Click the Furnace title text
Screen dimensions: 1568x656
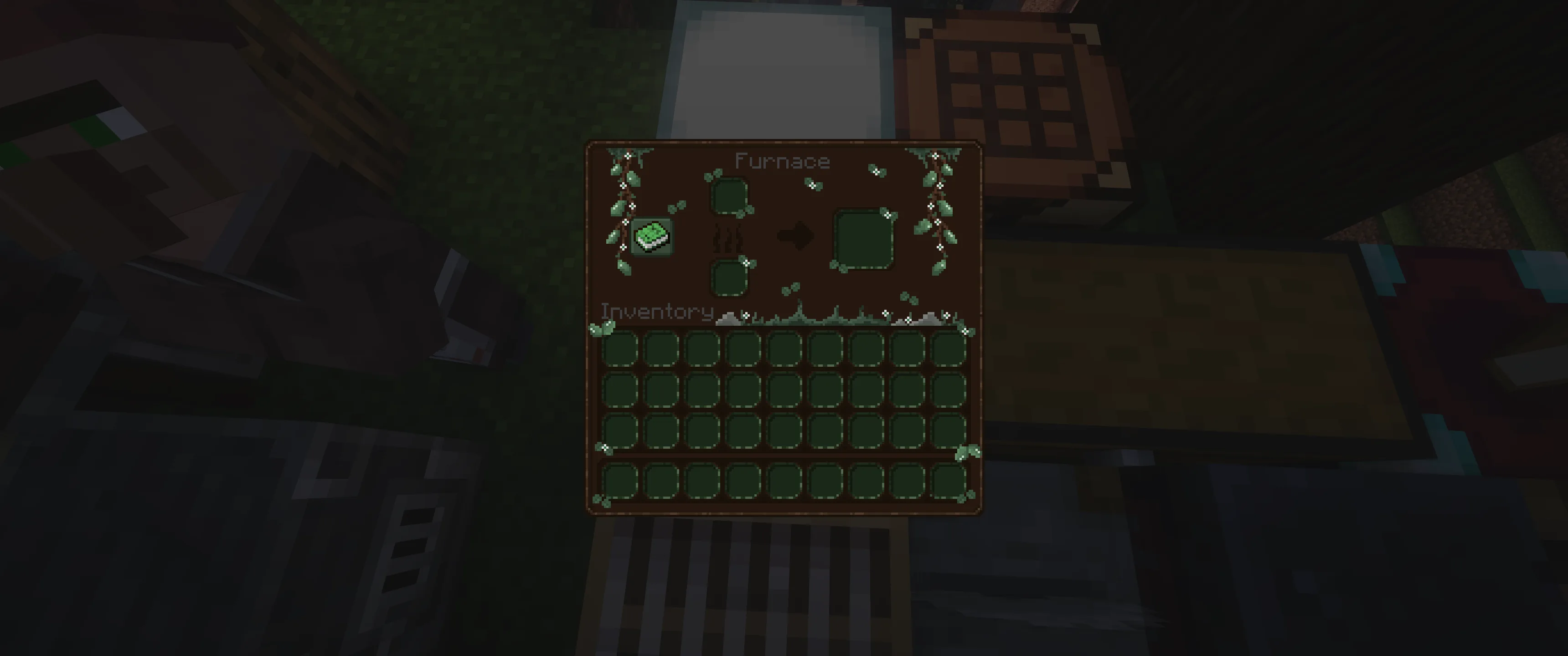pos(782,161)
